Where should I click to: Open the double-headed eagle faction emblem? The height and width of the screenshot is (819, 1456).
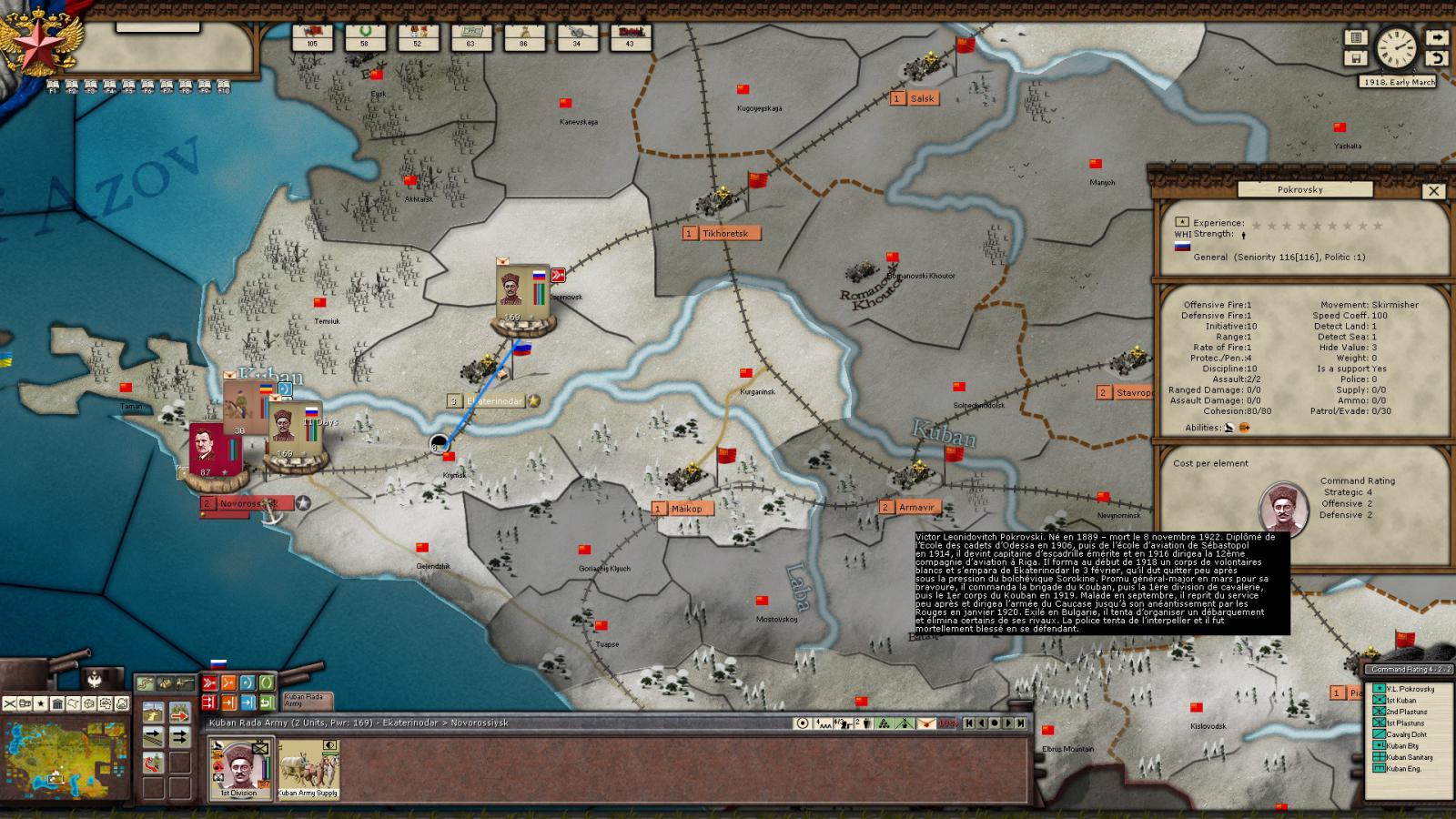[x=94, y=678]
